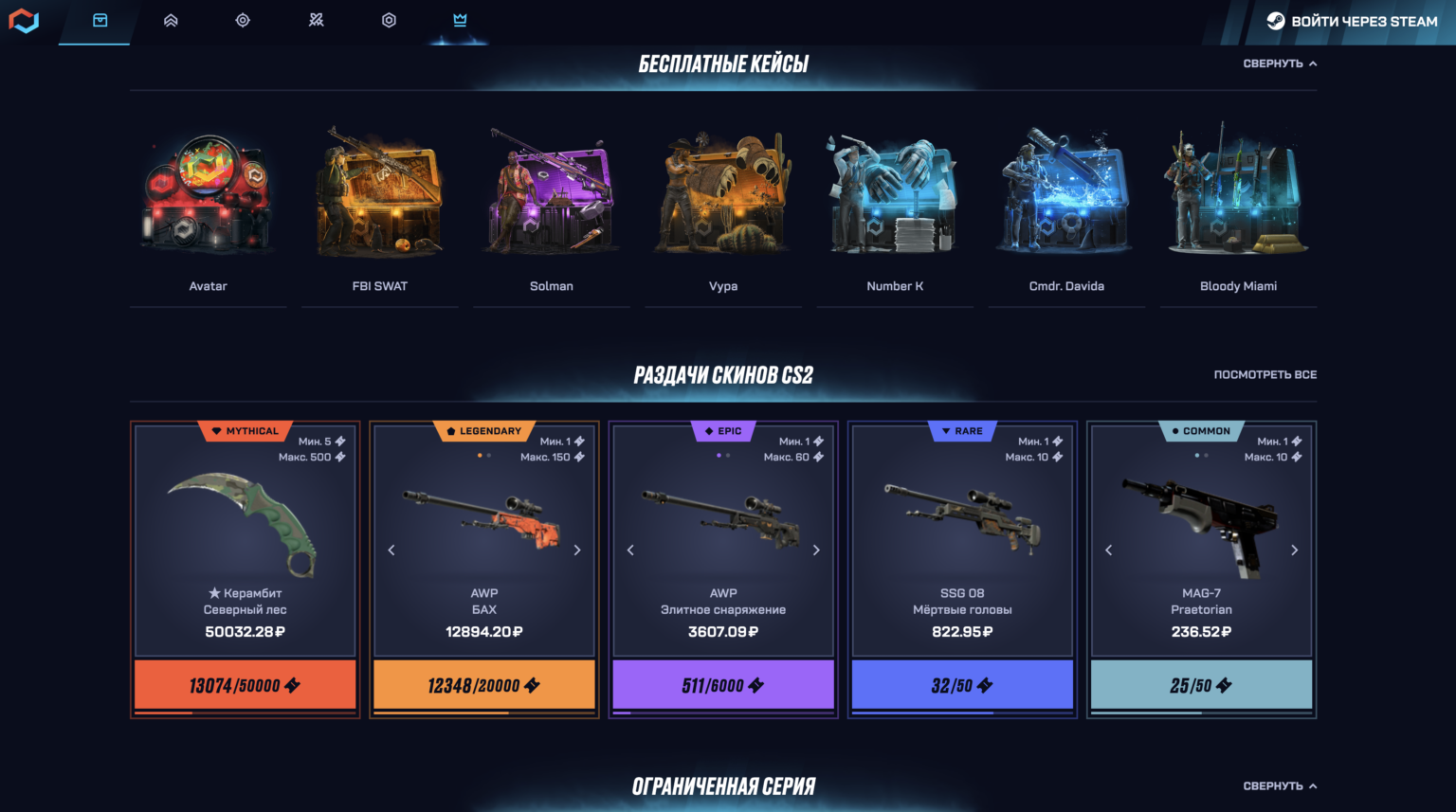Open the upgrade double-chevron icon
This screenshot has height=812, width=1456.
(x=171, y=20)
